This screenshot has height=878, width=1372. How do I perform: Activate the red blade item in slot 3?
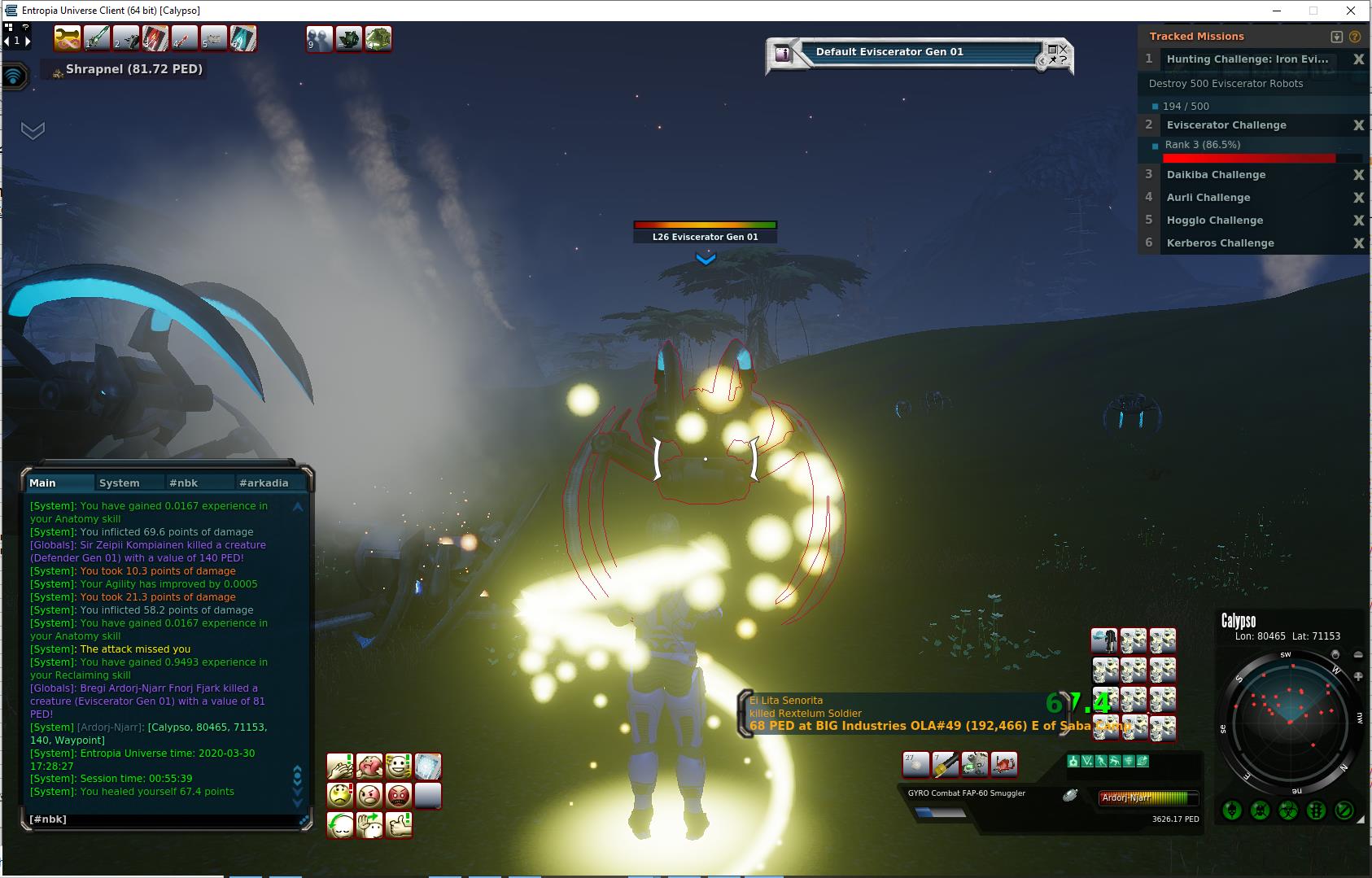(155, 38)
